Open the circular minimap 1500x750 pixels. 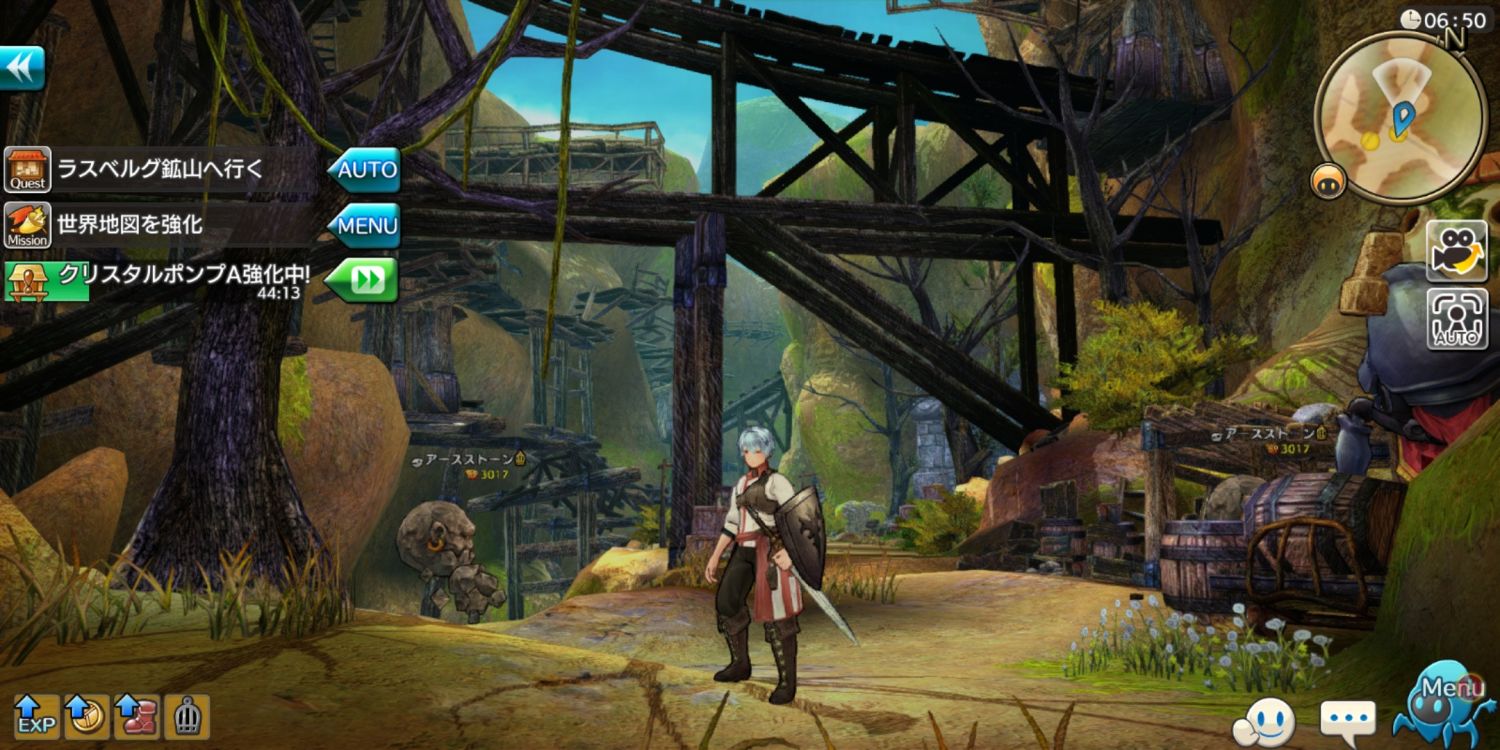[1399, 118]
